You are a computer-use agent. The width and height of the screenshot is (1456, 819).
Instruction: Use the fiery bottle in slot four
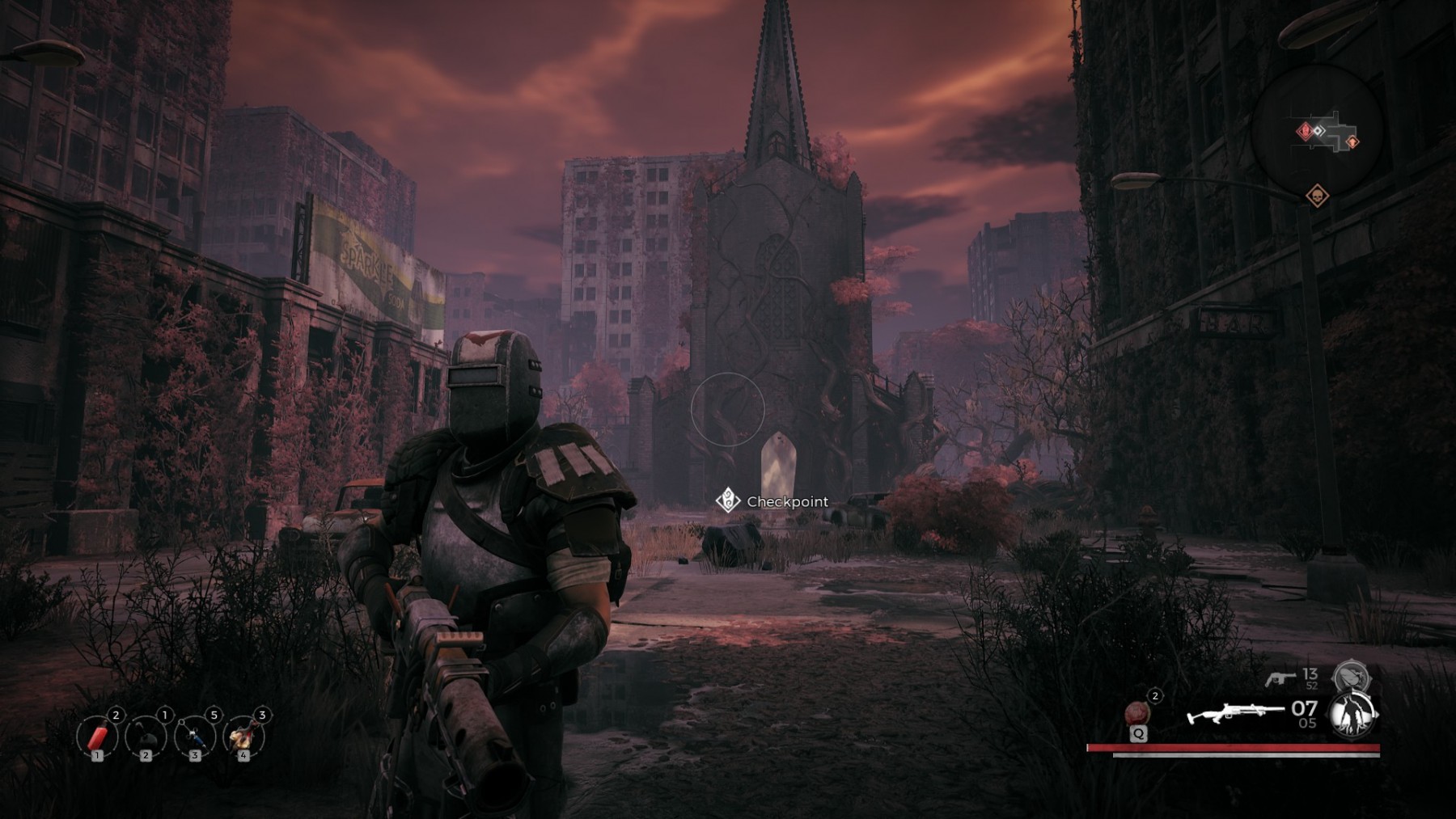(243, 737)
